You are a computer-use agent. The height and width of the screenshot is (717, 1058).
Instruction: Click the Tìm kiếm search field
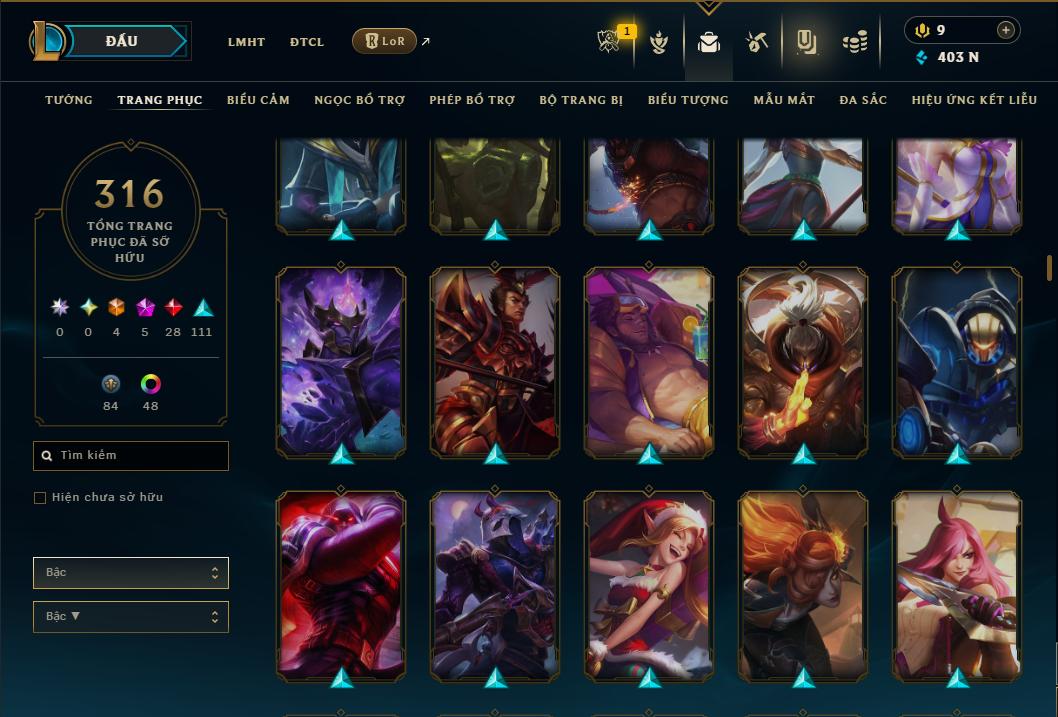click(x=131, y=456)
